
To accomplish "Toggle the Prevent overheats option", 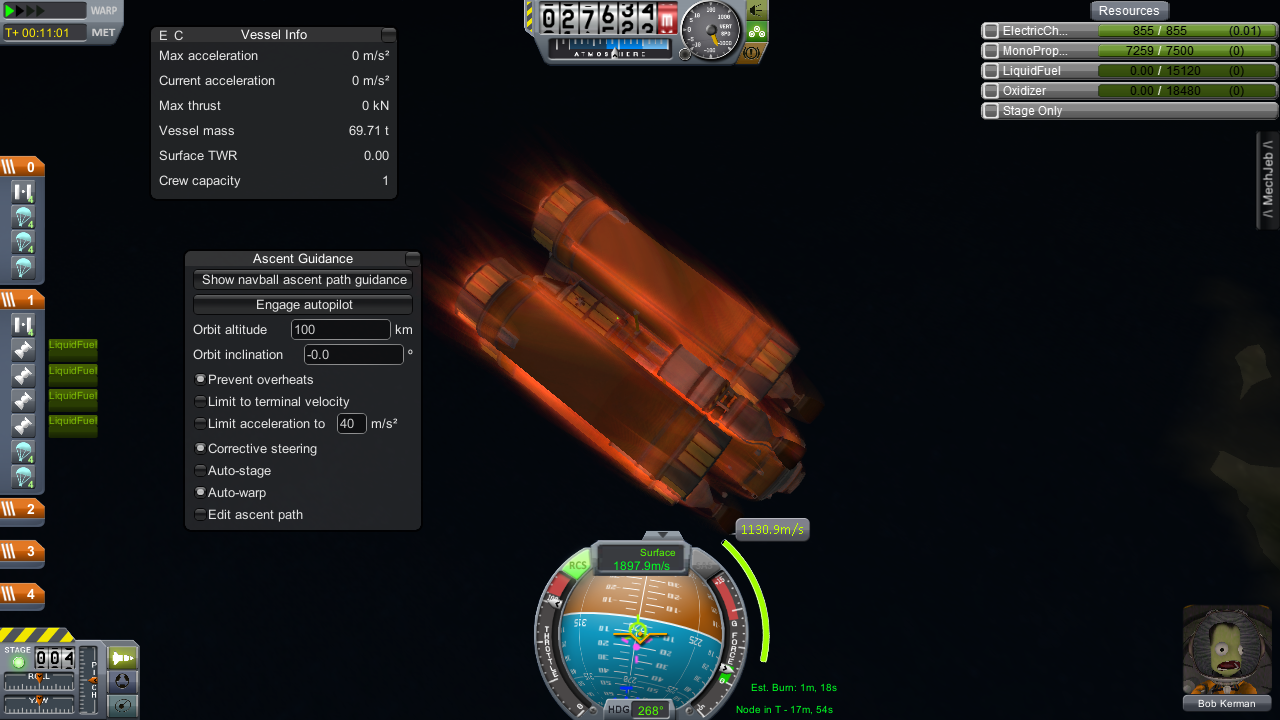I will click(200, 380).
